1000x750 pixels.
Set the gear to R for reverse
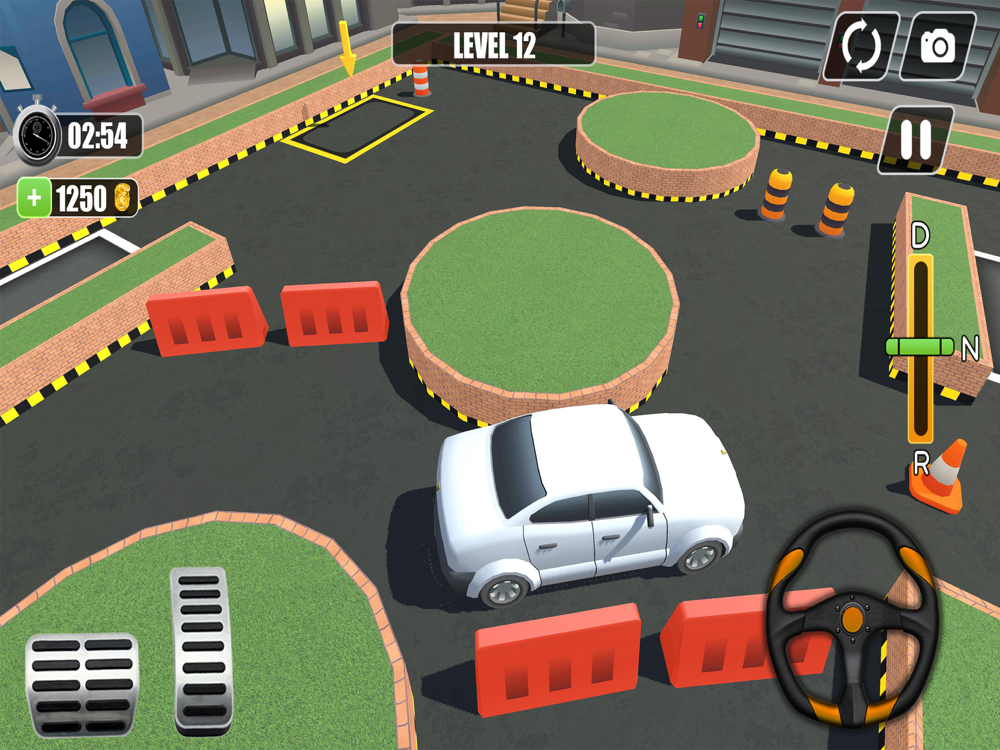click(920, 463)
